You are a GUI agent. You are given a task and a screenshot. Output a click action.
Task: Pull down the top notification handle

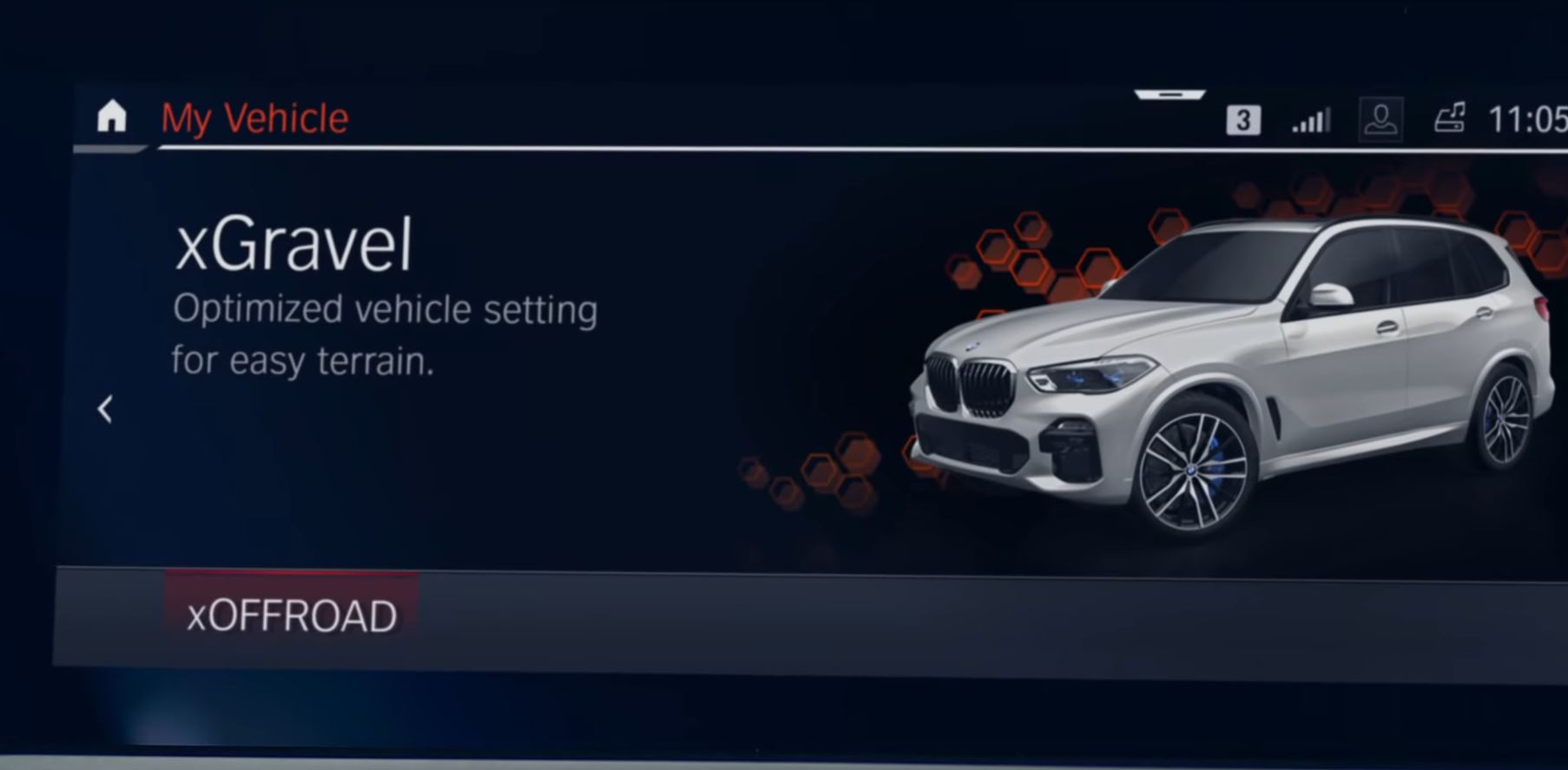(1169, 95)
